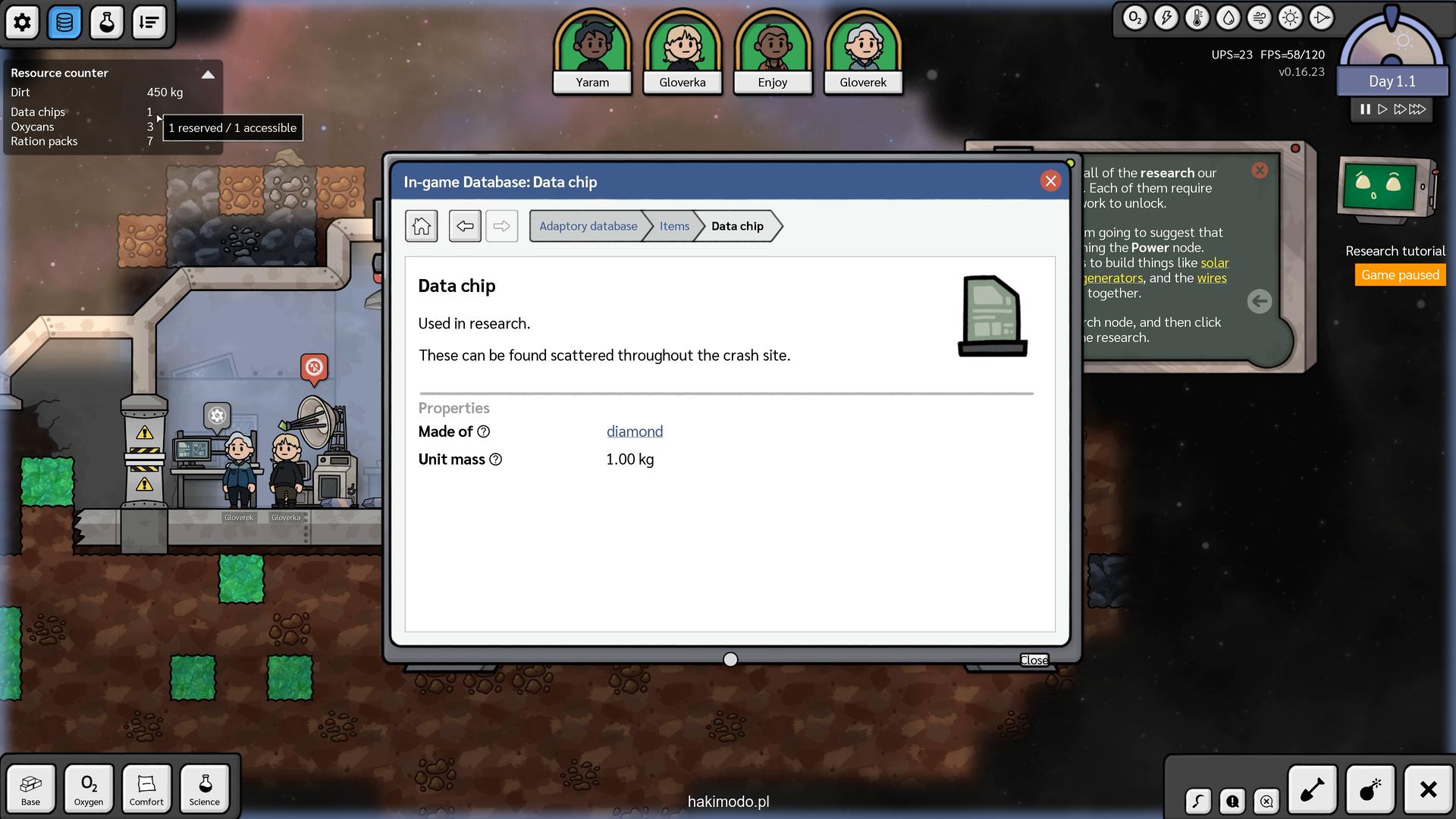This screenshot has height=819, width=1456.
Task: Open the Comfort build category
Action: point(146,789)
